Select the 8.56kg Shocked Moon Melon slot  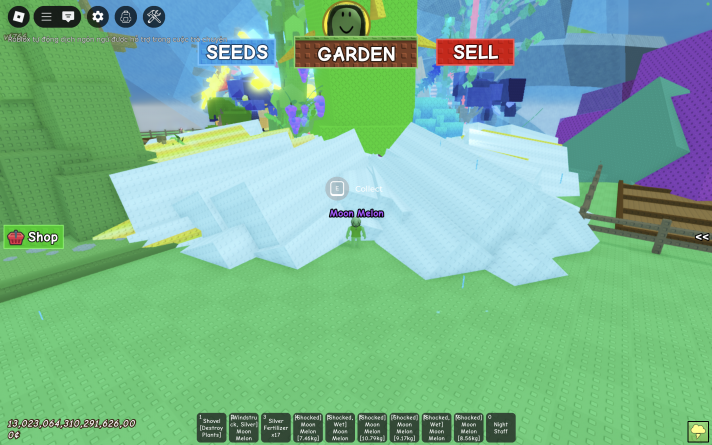(468, 427)
